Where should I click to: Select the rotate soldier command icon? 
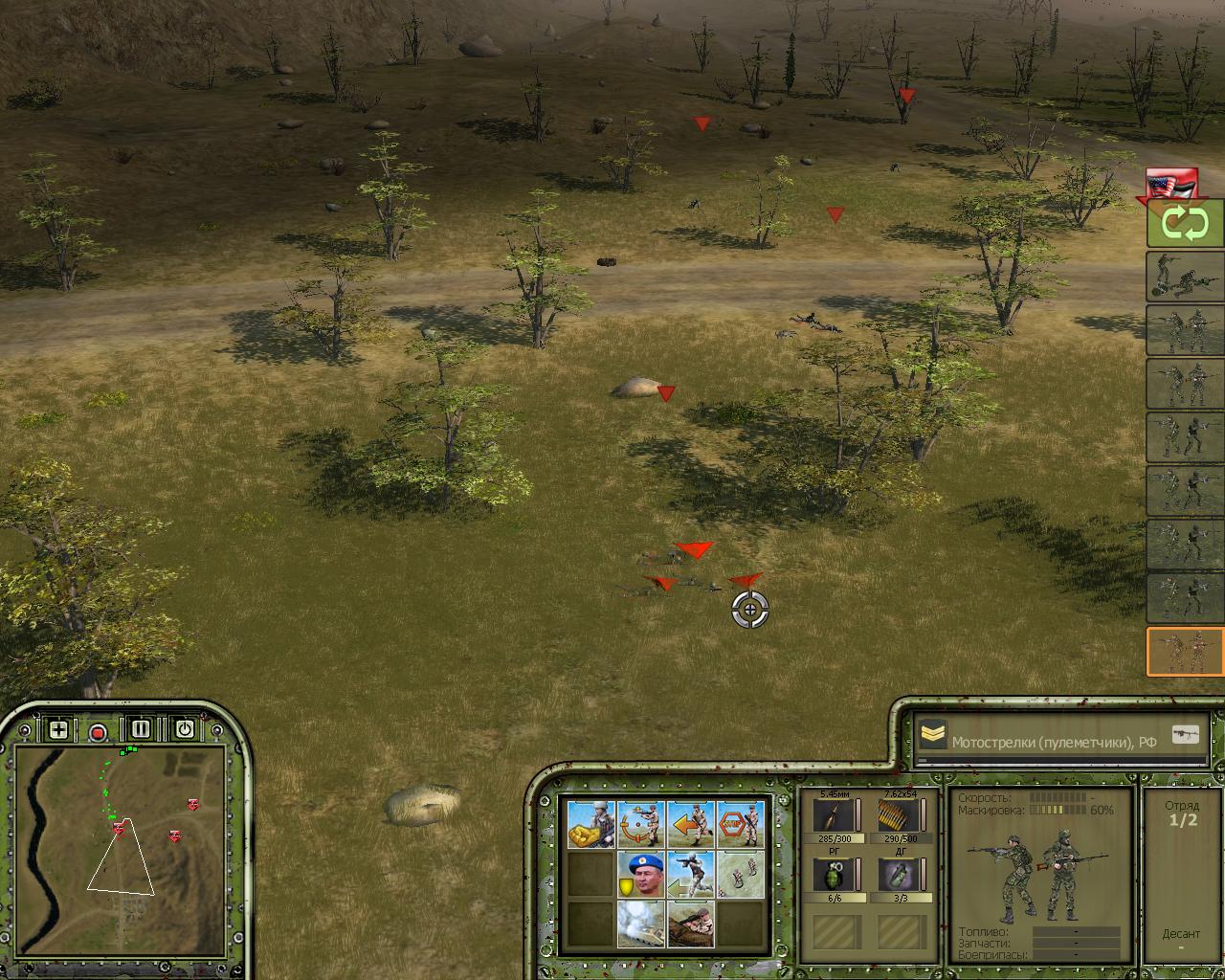[x=641, y=824]
